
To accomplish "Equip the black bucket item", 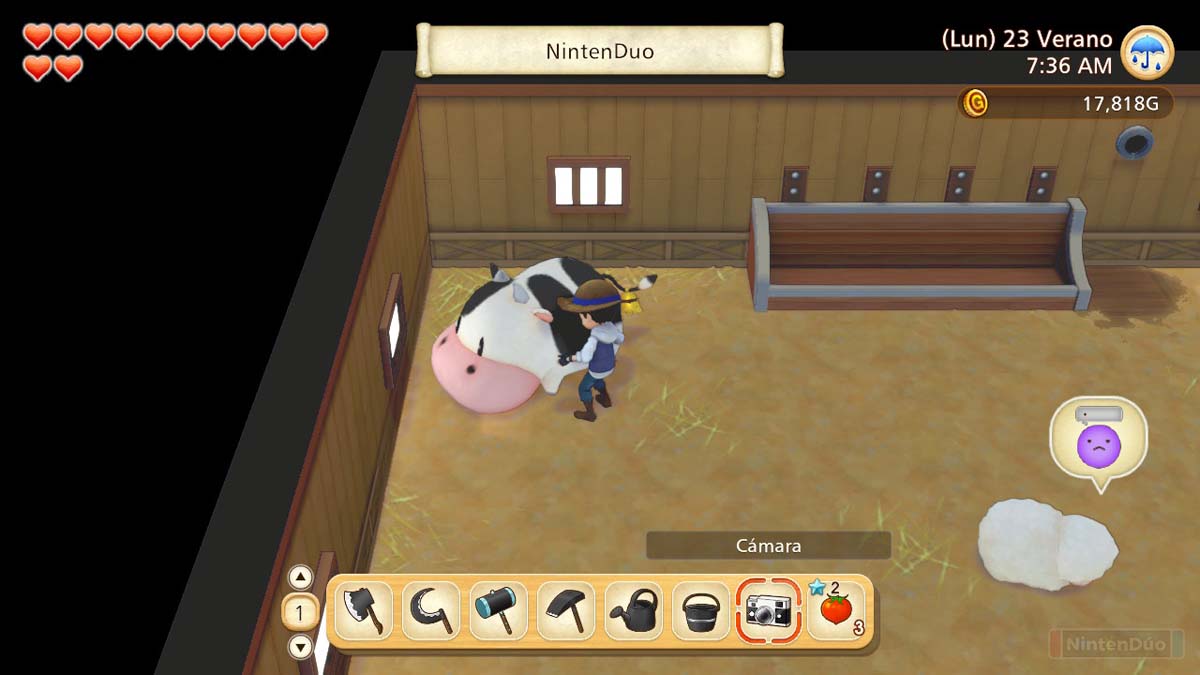I will tap(701, 611).
